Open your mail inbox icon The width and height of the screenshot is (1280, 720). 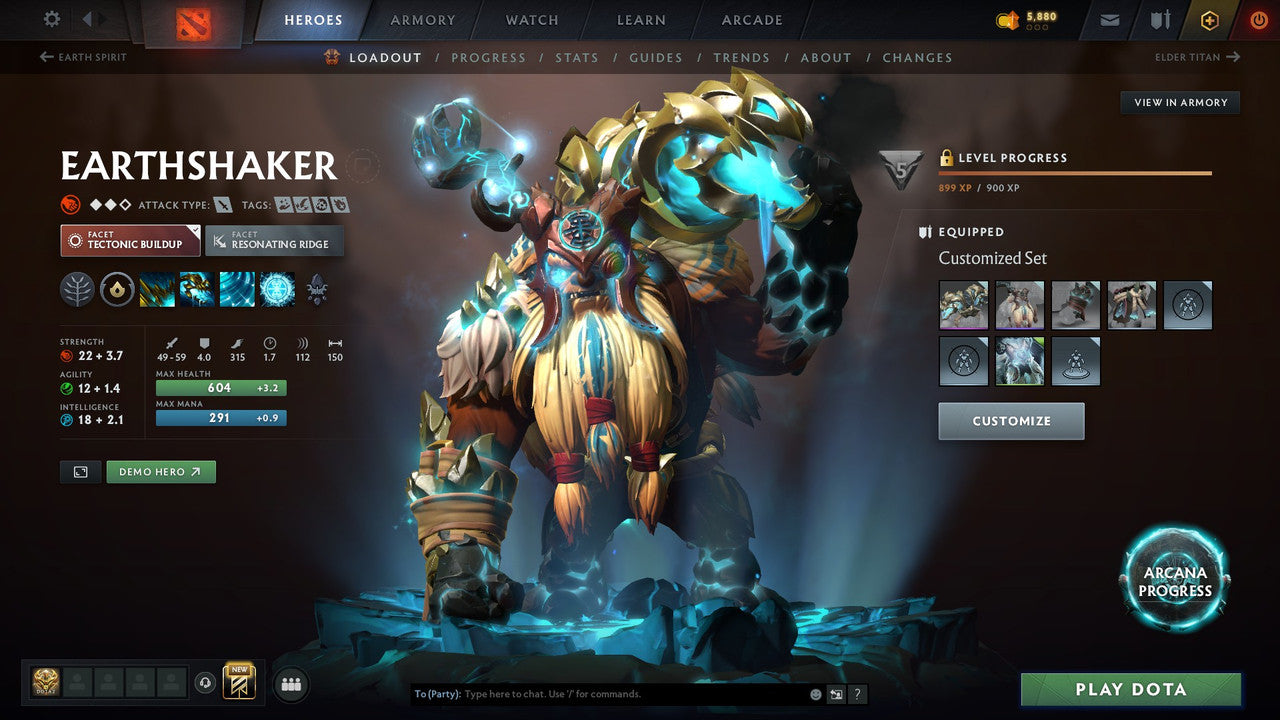pos(1109,19)
